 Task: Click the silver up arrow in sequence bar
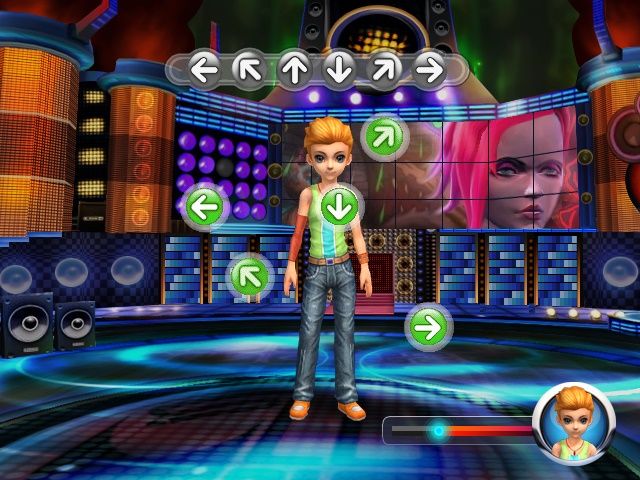[293, 69]
